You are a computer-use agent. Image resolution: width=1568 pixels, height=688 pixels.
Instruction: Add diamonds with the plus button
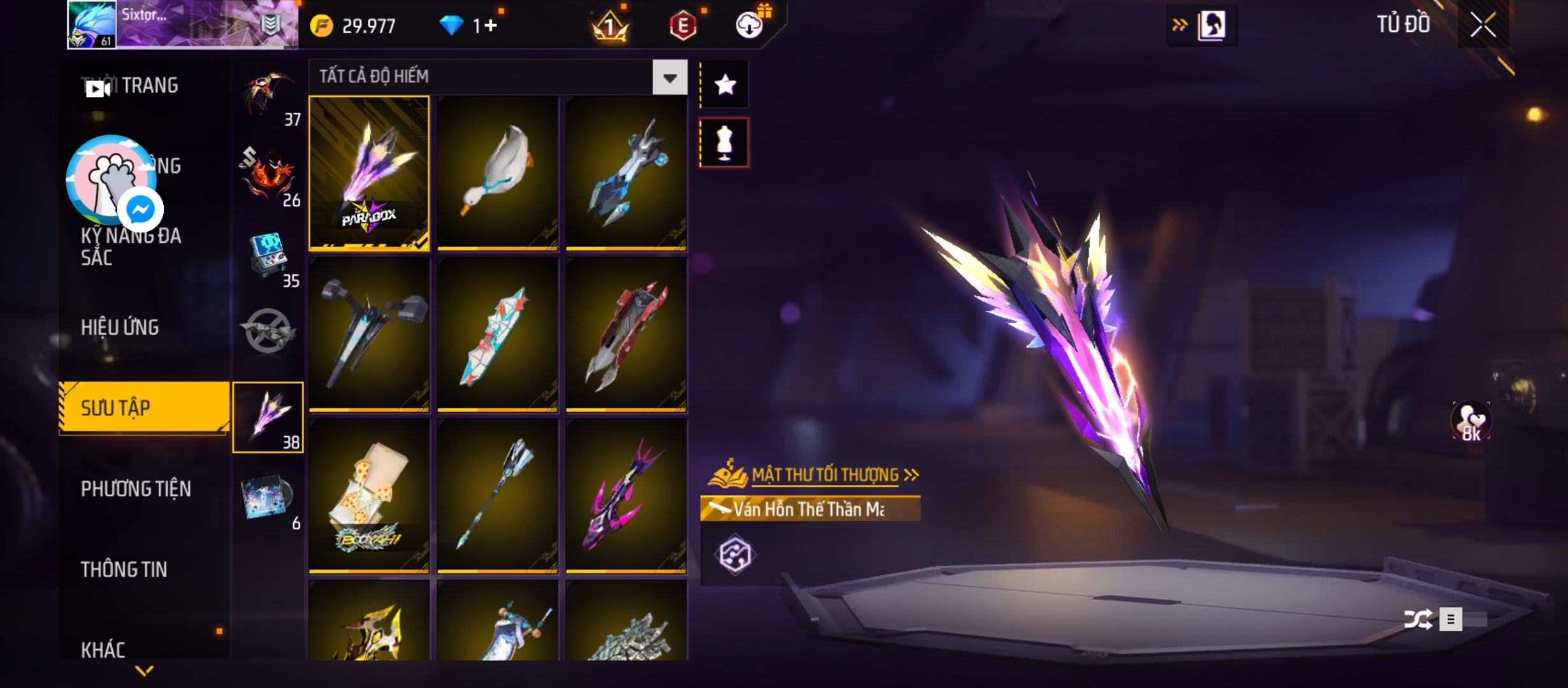click(490, 25)
